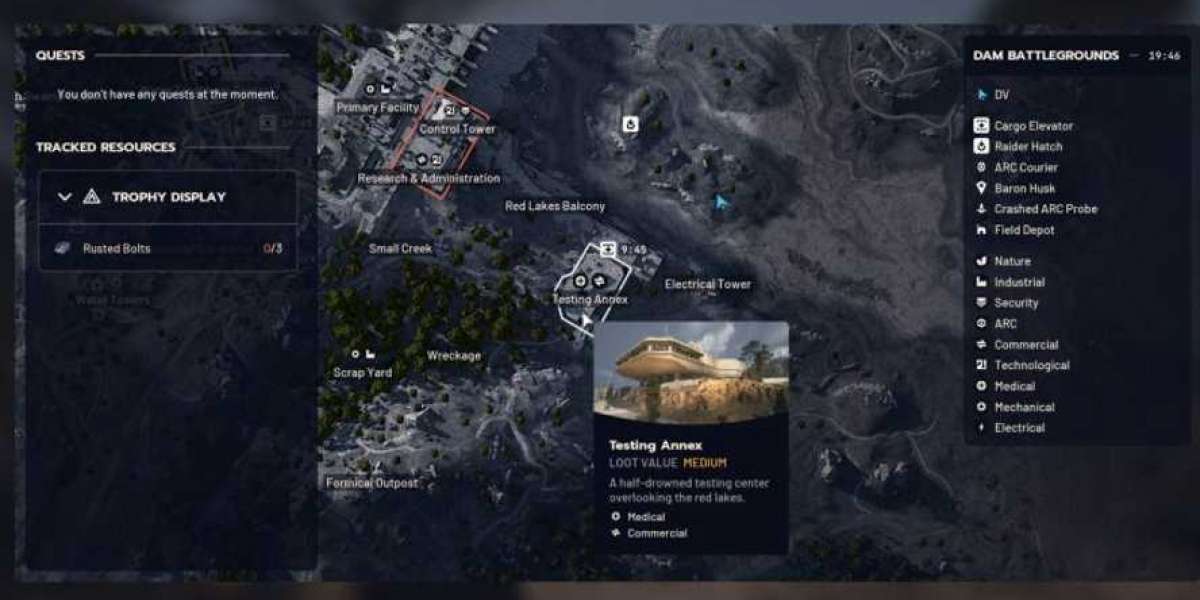Viewport: 1200px width, 600px height.
Task: Toggle Field Depot legend entry
Action: pyautogui.click(x=1023, y=230)
